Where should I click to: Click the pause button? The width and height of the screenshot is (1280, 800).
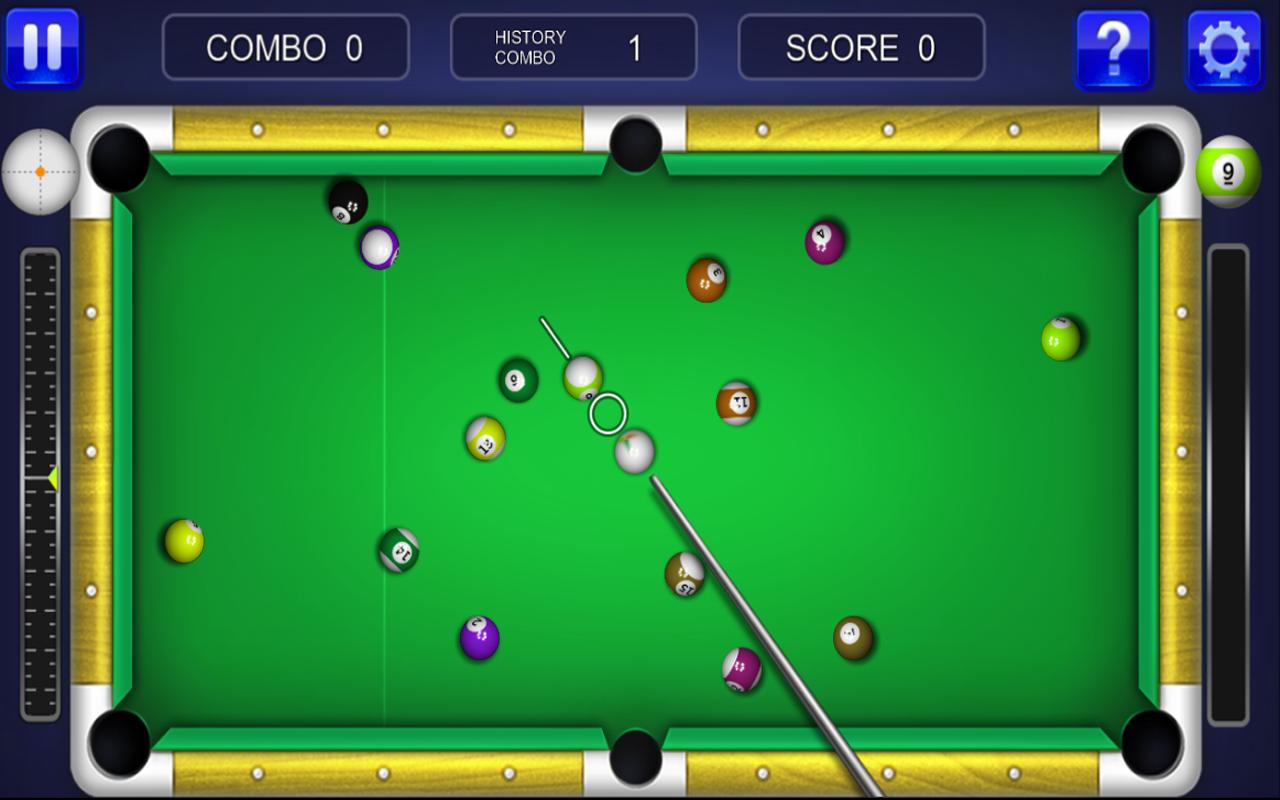(x=44, y=47)
